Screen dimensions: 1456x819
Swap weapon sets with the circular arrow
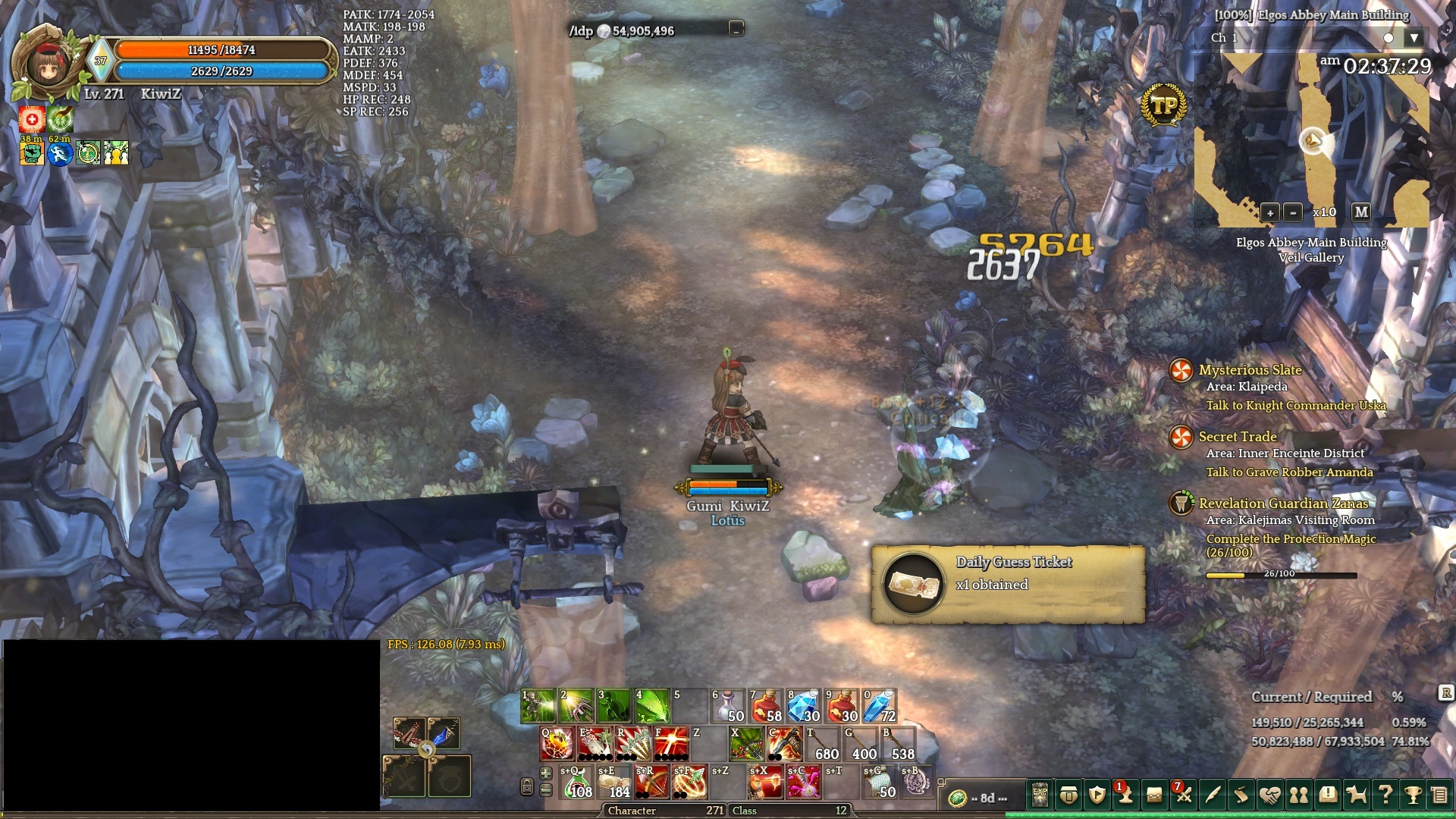[427, 750]
